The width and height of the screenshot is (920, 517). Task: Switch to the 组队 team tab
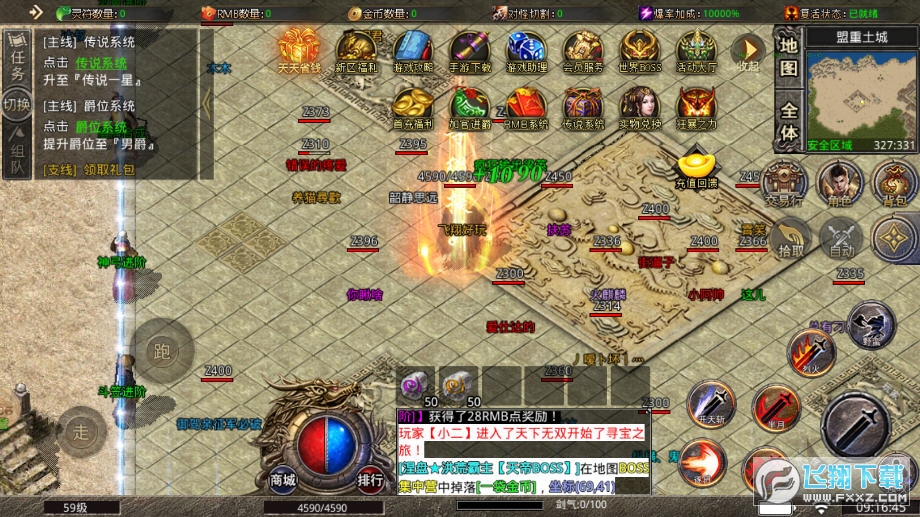[x=17, y=155]
